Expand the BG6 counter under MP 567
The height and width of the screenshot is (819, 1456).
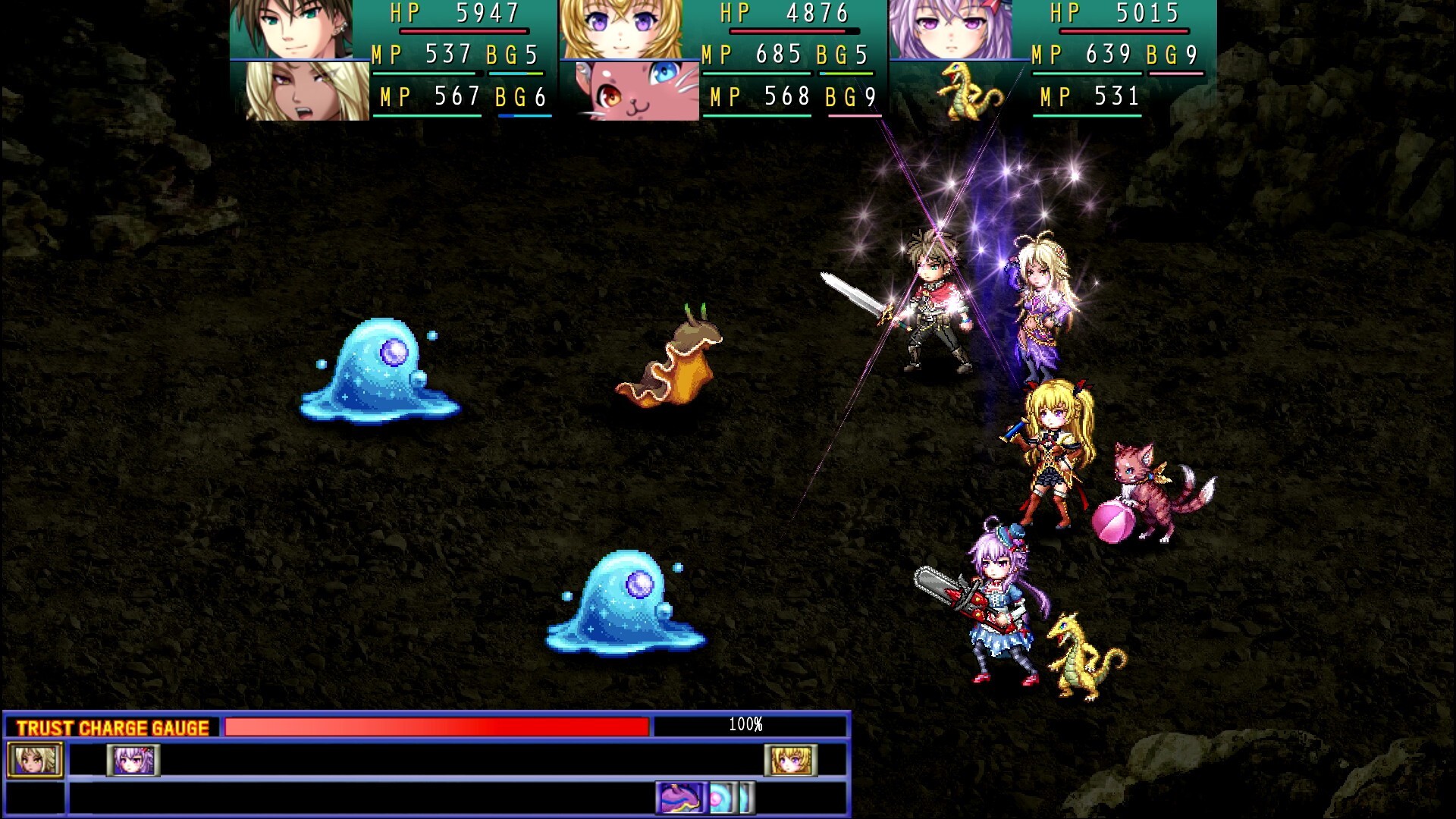(x=518, y=96)
